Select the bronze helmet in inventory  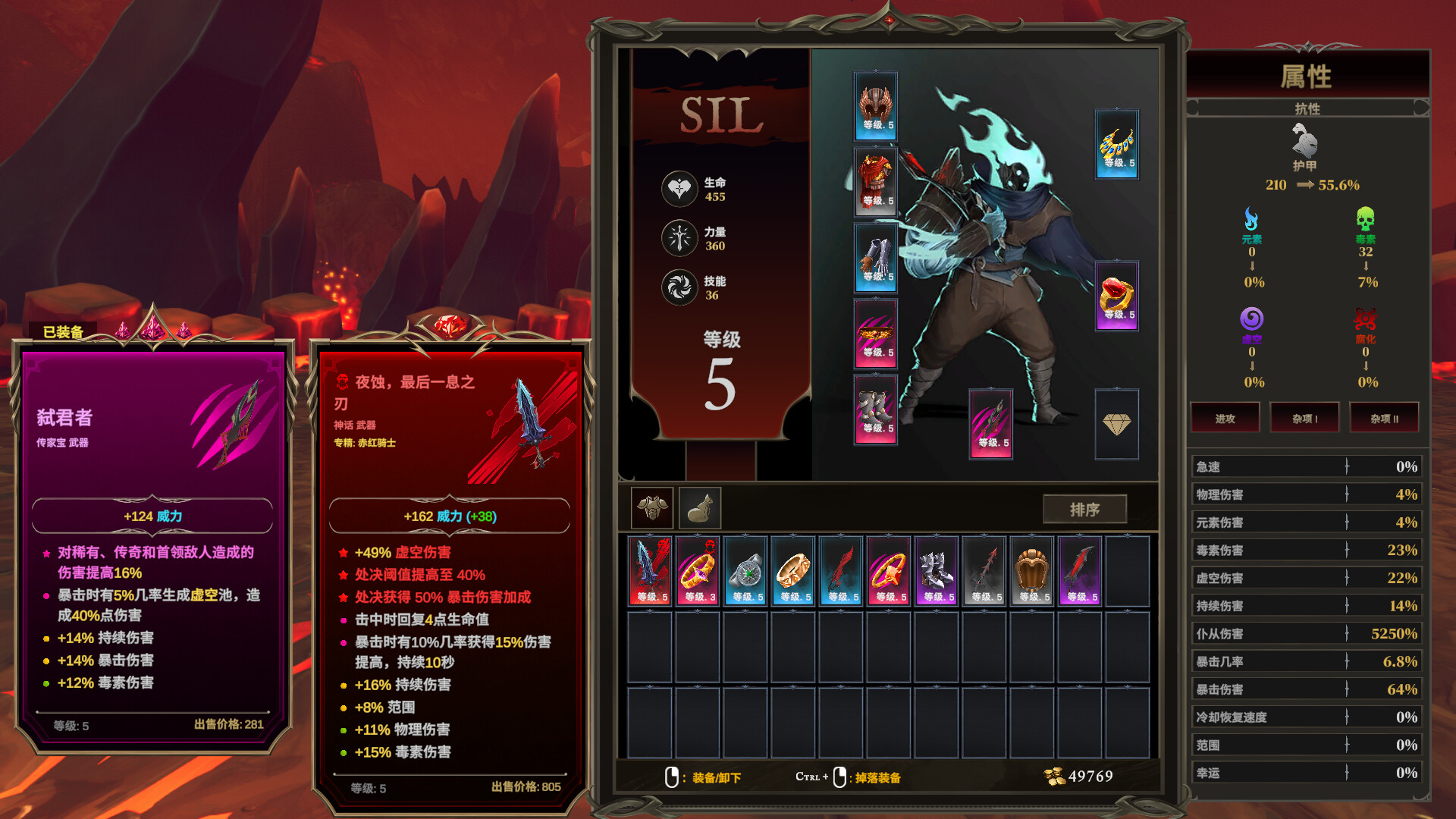[x=1032, y=570]
